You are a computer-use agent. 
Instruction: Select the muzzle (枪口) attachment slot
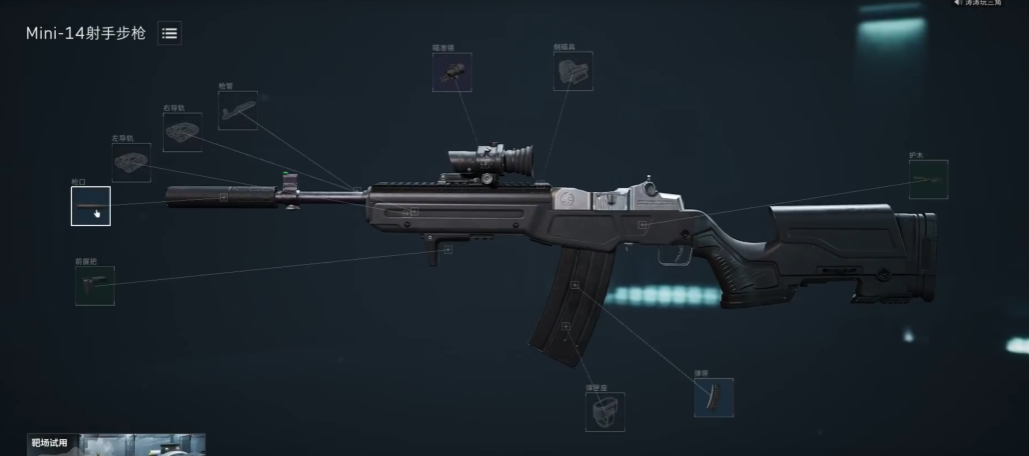[91, 206]
